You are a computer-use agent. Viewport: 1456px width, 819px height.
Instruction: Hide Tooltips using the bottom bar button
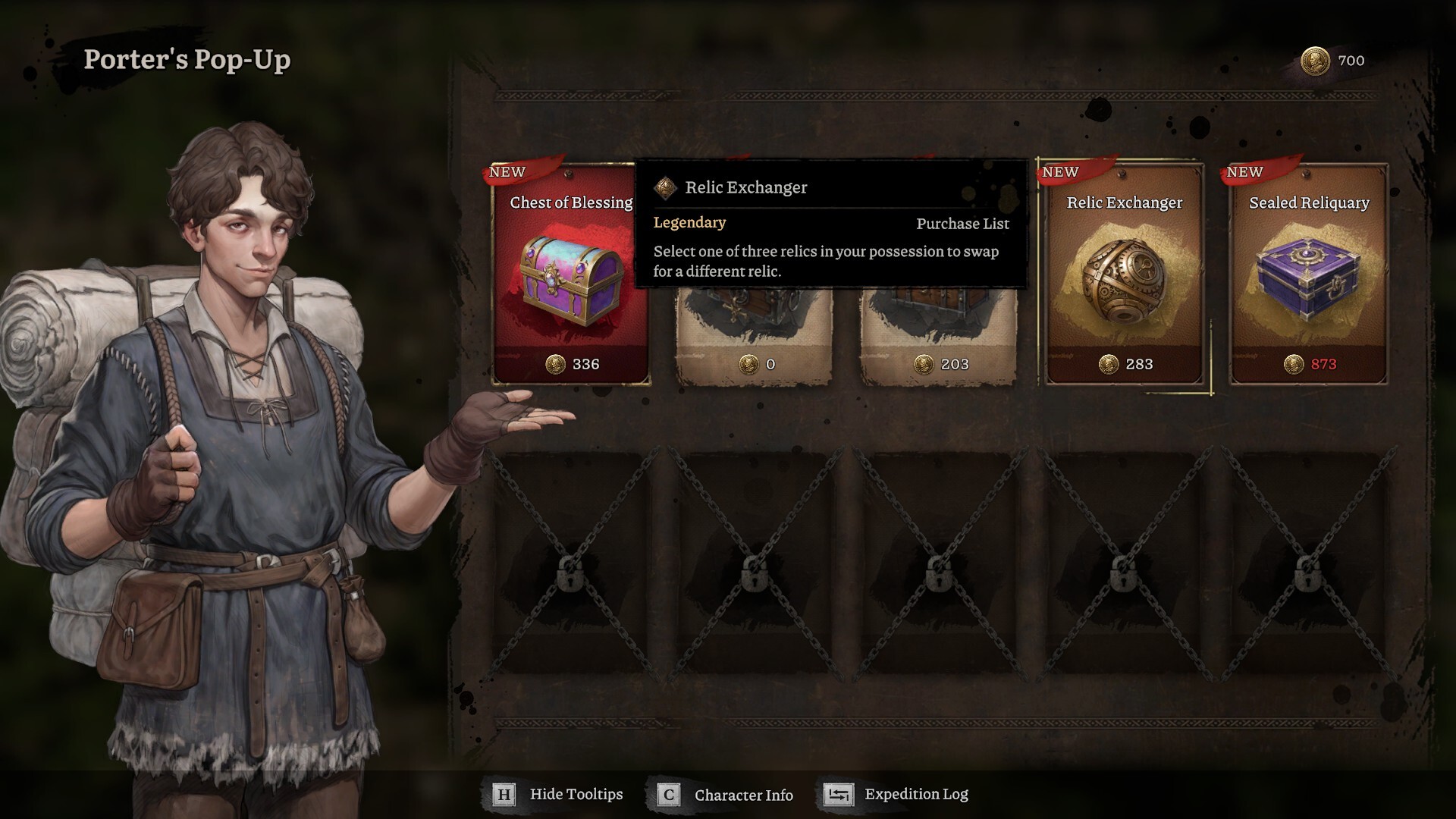(x=559, y=794)
